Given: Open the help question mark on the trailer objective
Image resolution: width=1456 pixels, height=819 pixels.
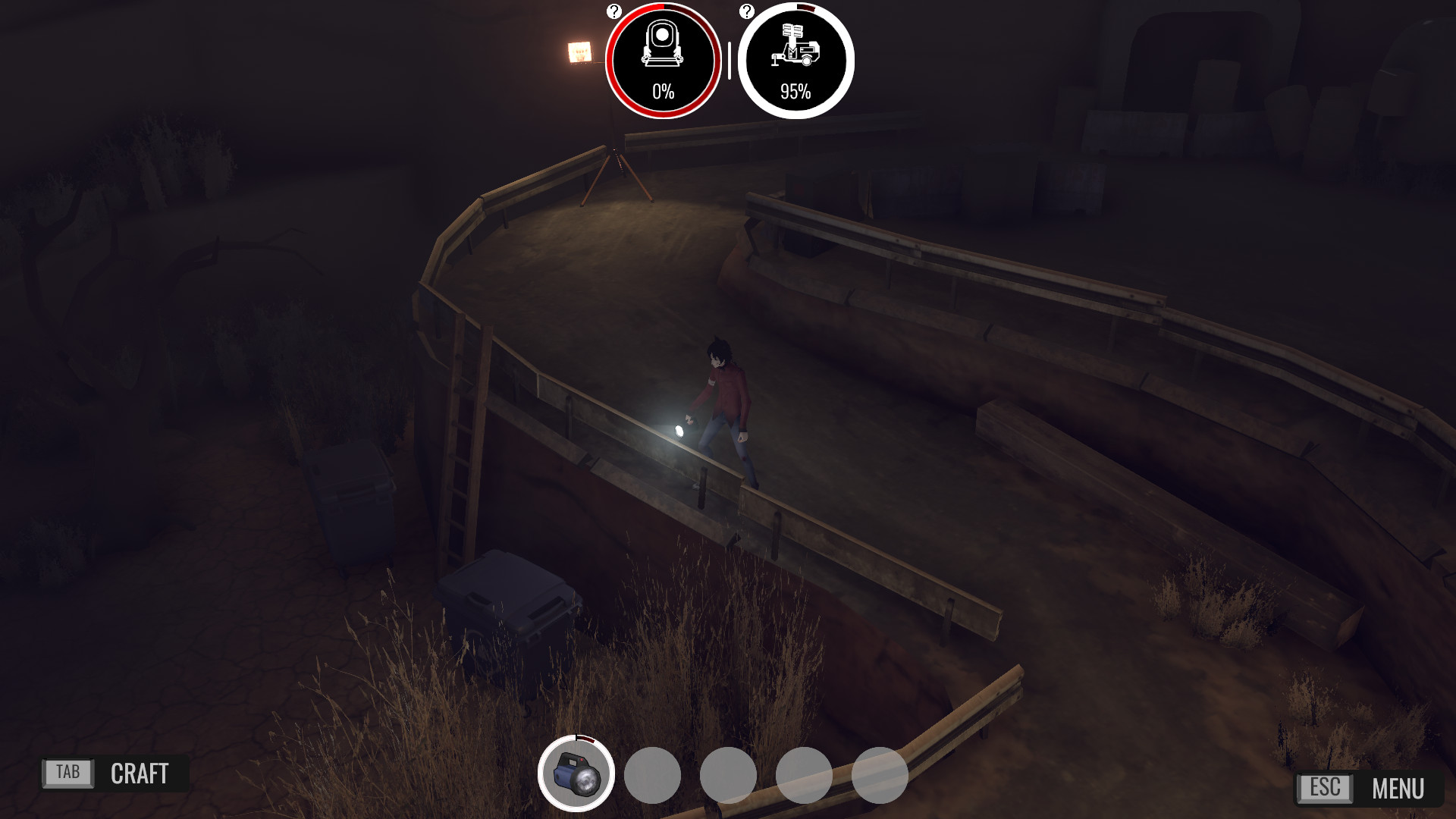Looking at the screenshot, I should click(x=748, y=11).
